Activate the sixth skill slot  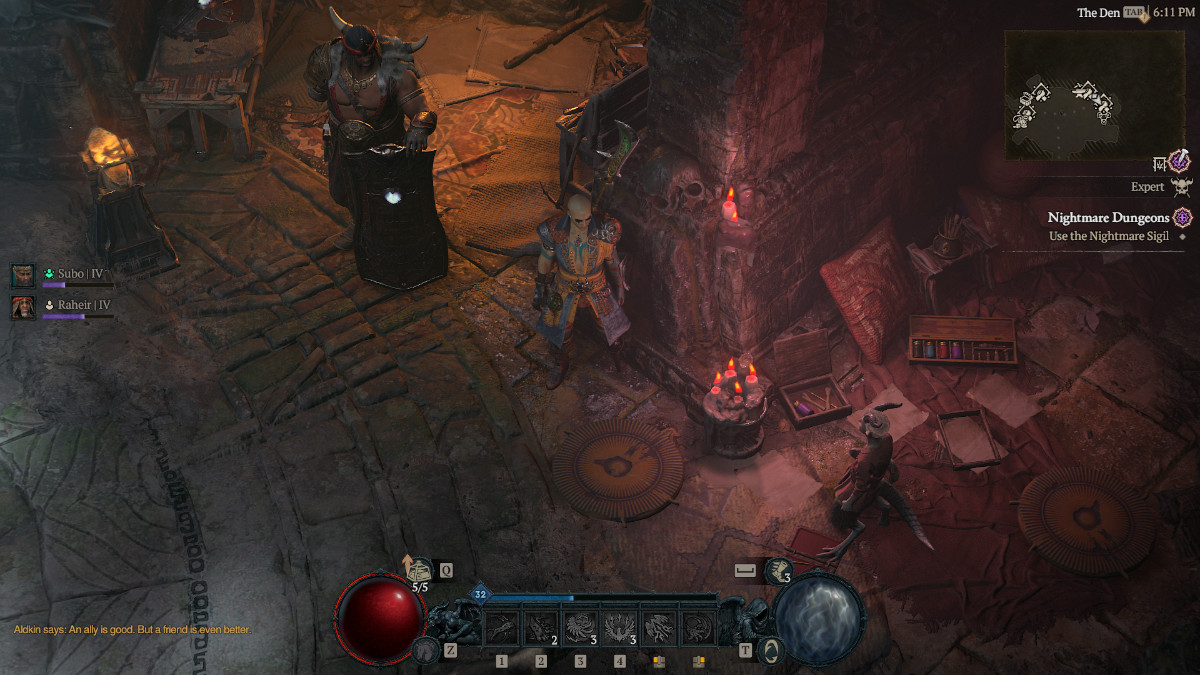pyautogui.click(x=699, y=627)
